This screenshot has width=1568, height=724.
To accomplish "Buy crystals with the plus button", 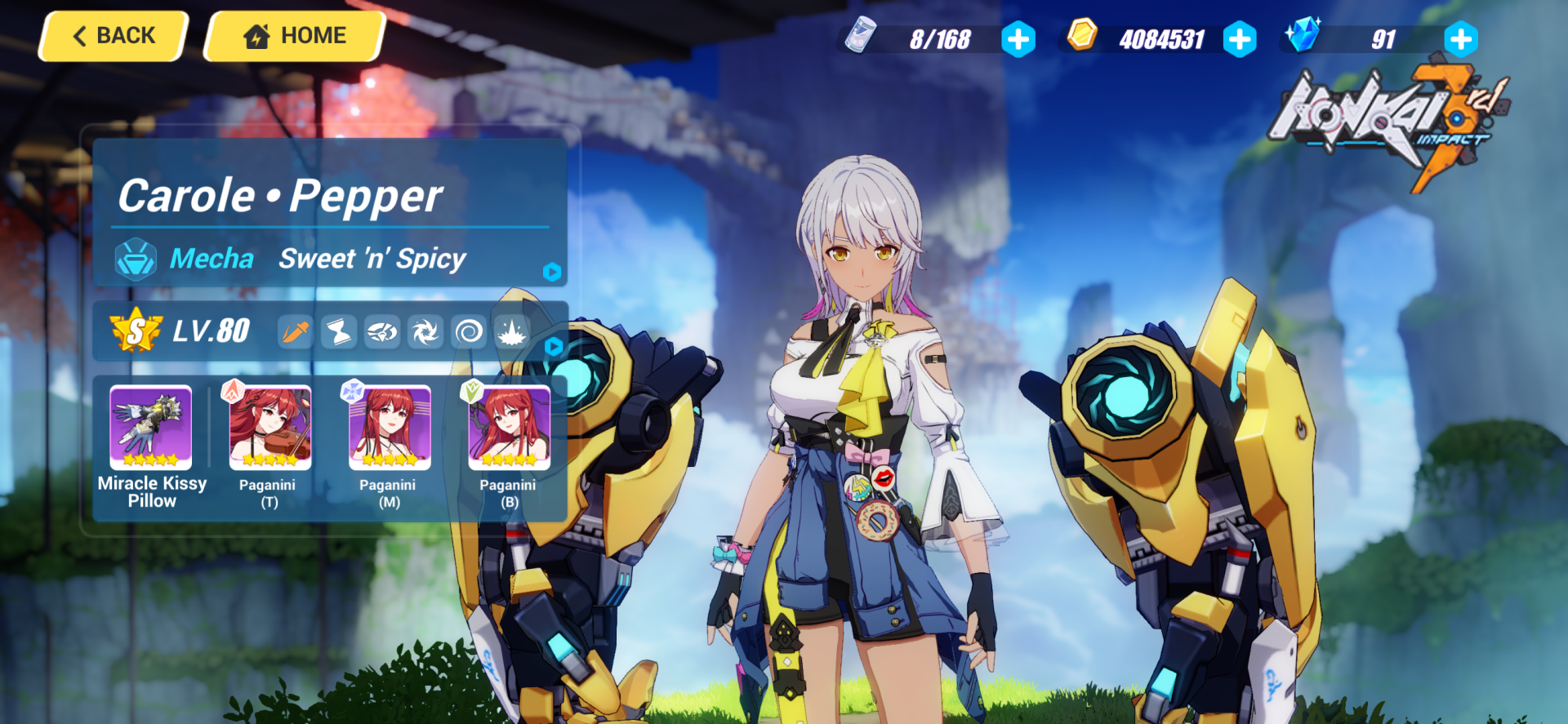I will [x=1460, y=39].
